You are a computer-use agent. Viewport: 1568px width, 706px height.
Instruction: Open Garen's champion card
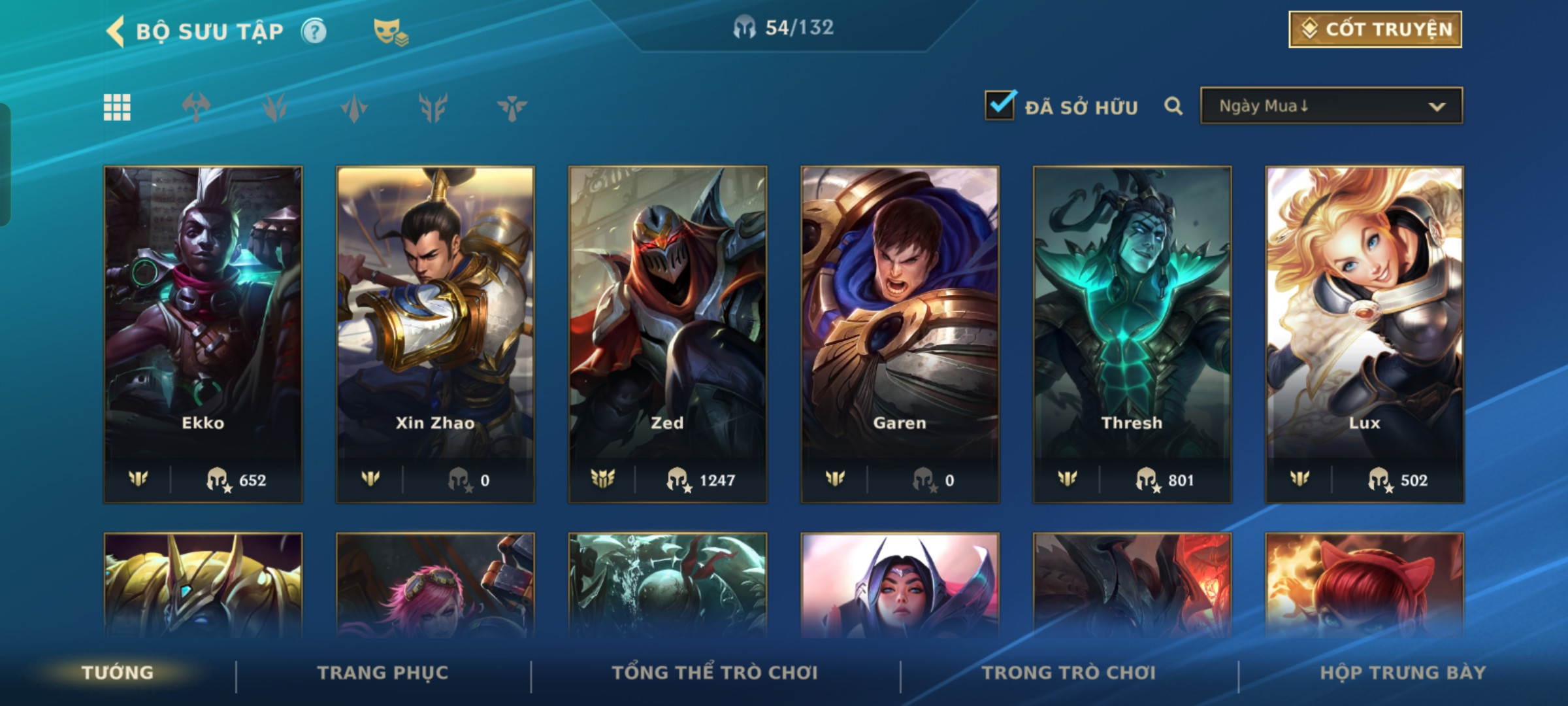(x=900, y=333)
